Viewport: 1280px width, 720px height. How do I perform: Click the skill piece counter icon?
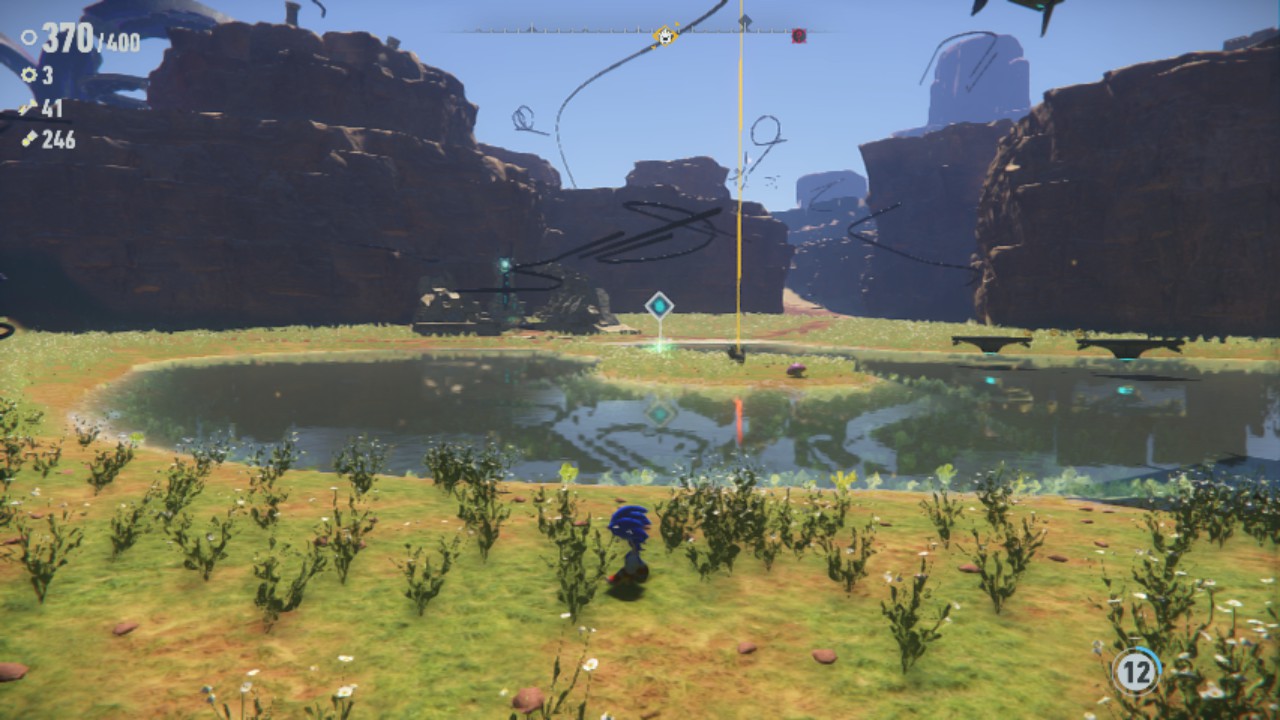[x=27, y=105]
